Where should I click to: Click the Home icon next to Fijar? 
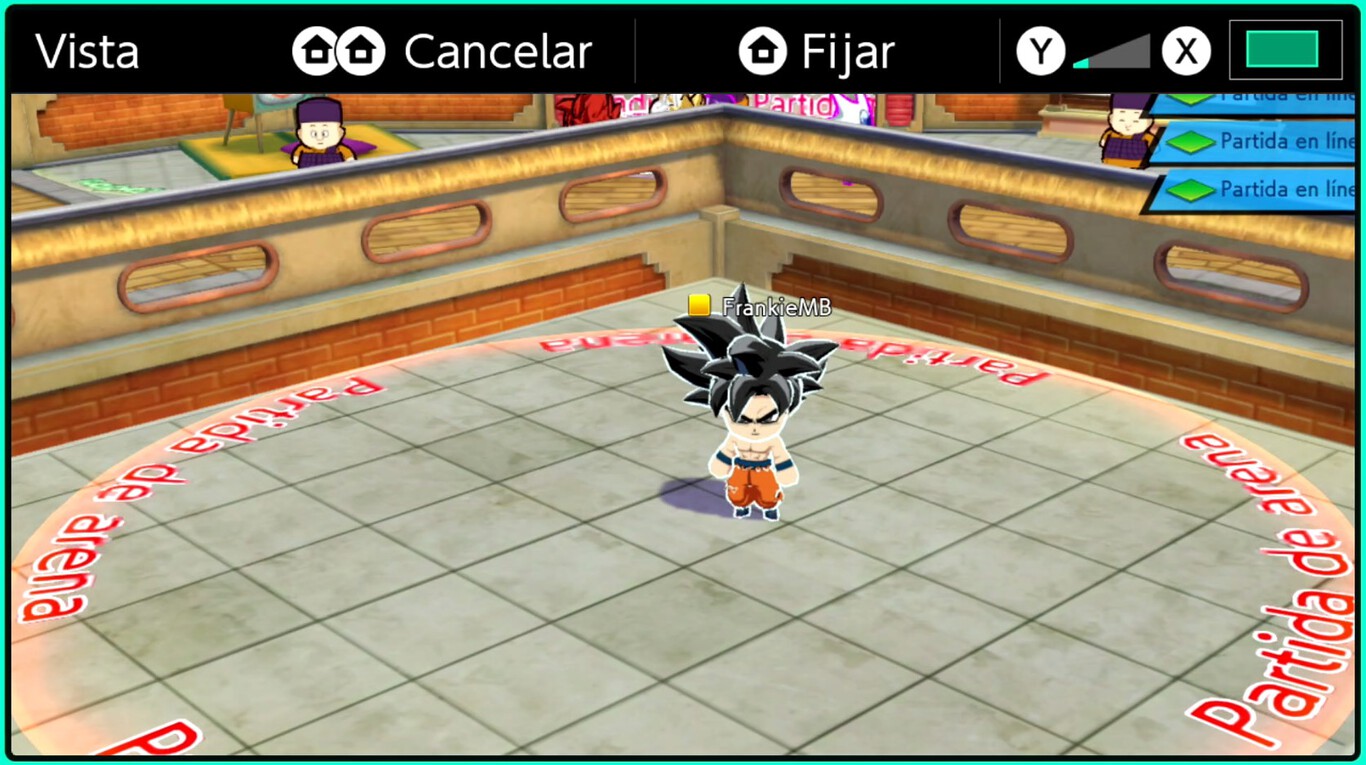click(762, 49)
